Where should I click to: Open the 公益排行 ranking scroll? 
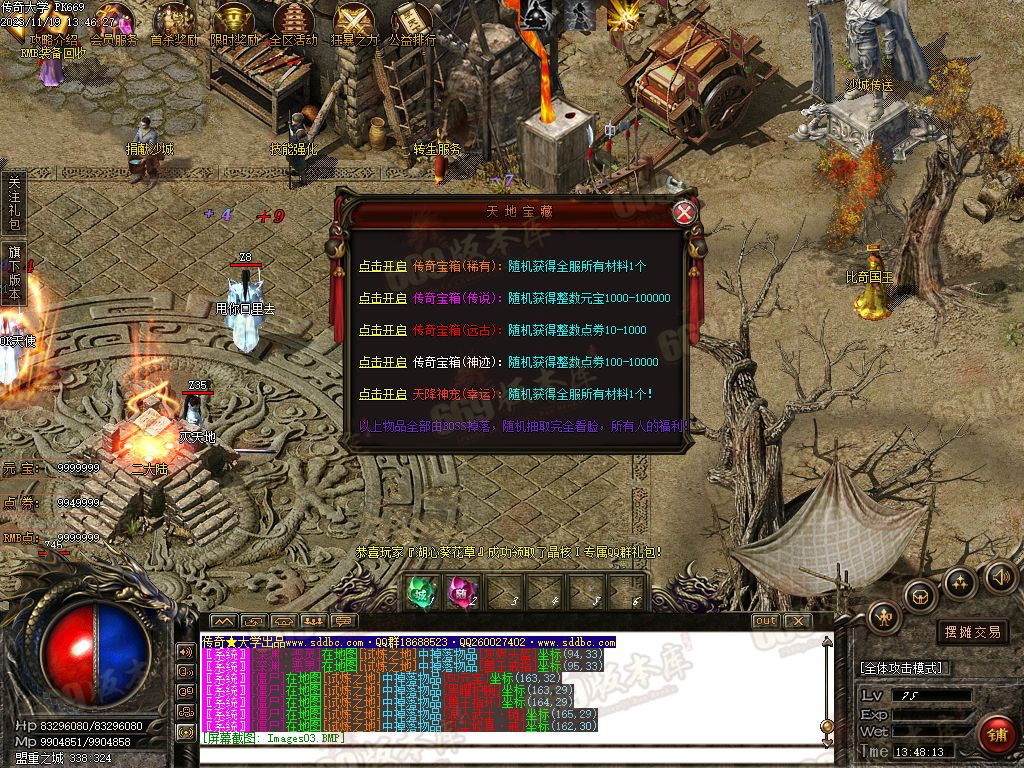click(x=412, y=24)
